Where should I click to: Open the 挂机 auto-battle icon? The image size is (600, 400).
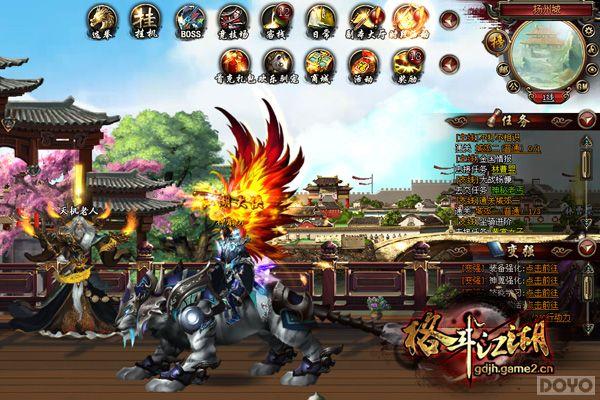pyautogui.click(x=145, y=19)
